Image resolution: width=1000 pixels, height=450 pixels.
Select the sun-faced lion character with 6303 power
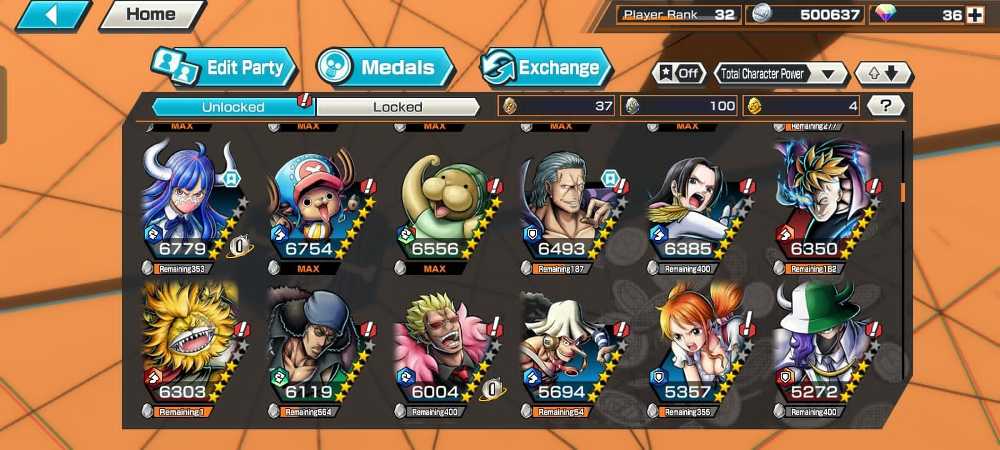click(191, 346)
